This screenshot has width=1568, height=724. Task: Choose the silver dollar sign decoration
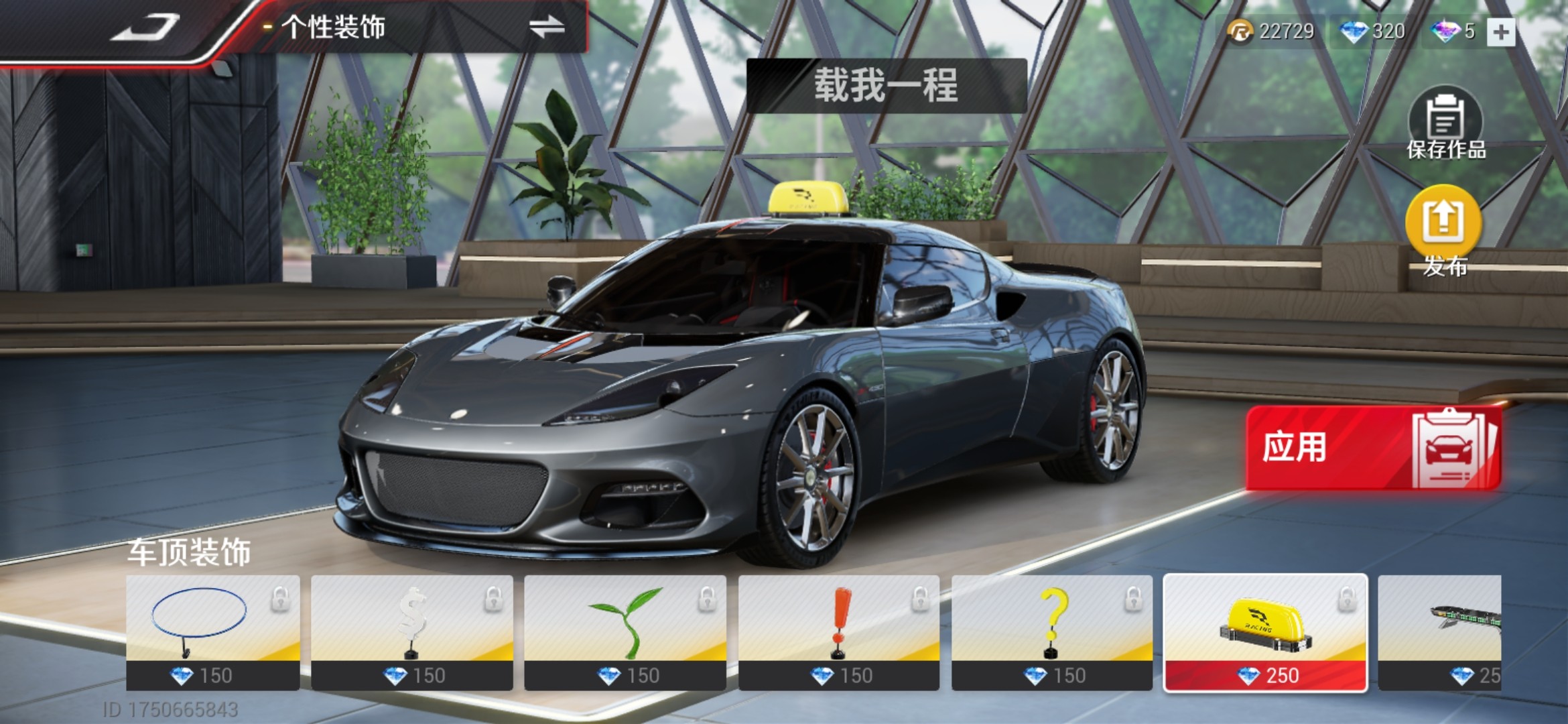pos(411,632)
